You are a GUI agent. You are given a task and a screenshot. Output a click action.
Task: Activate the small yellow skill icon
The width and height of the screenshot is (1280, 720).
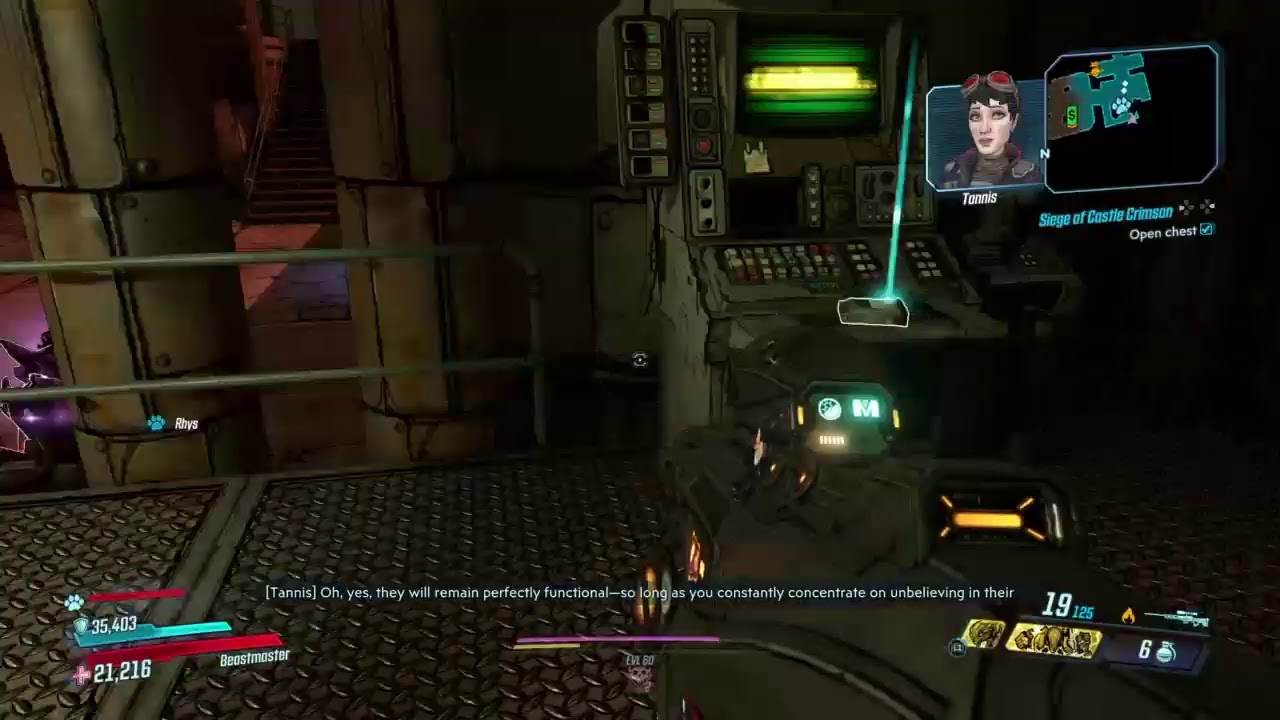[x=983, y=634]
